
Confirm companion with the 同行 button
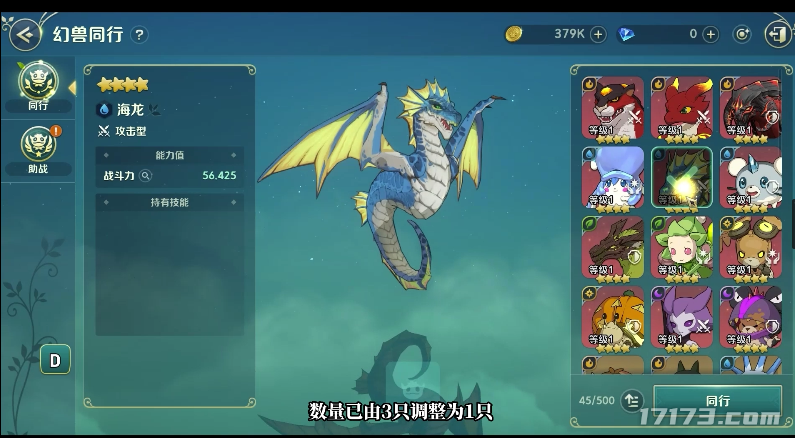(x=717, y=400)
